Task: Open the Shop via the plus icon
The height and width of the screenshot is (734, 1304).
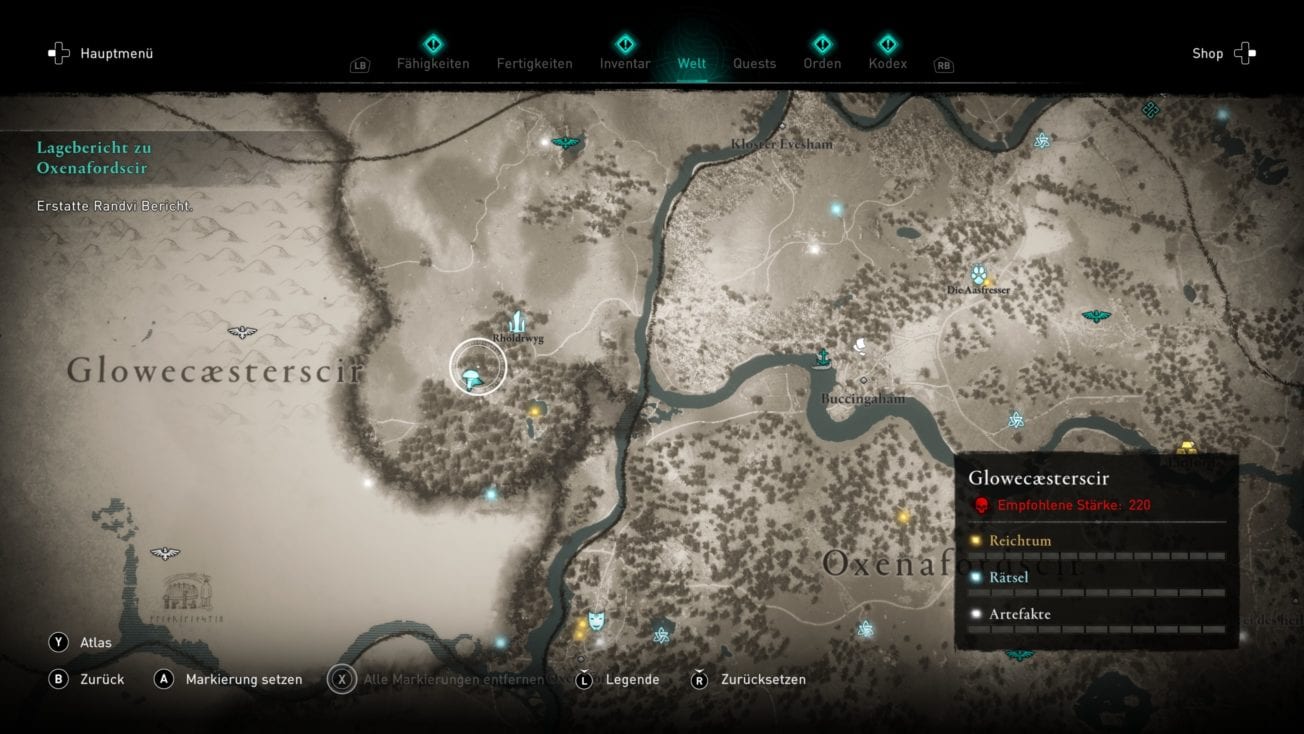Action: pos(1243,52)
